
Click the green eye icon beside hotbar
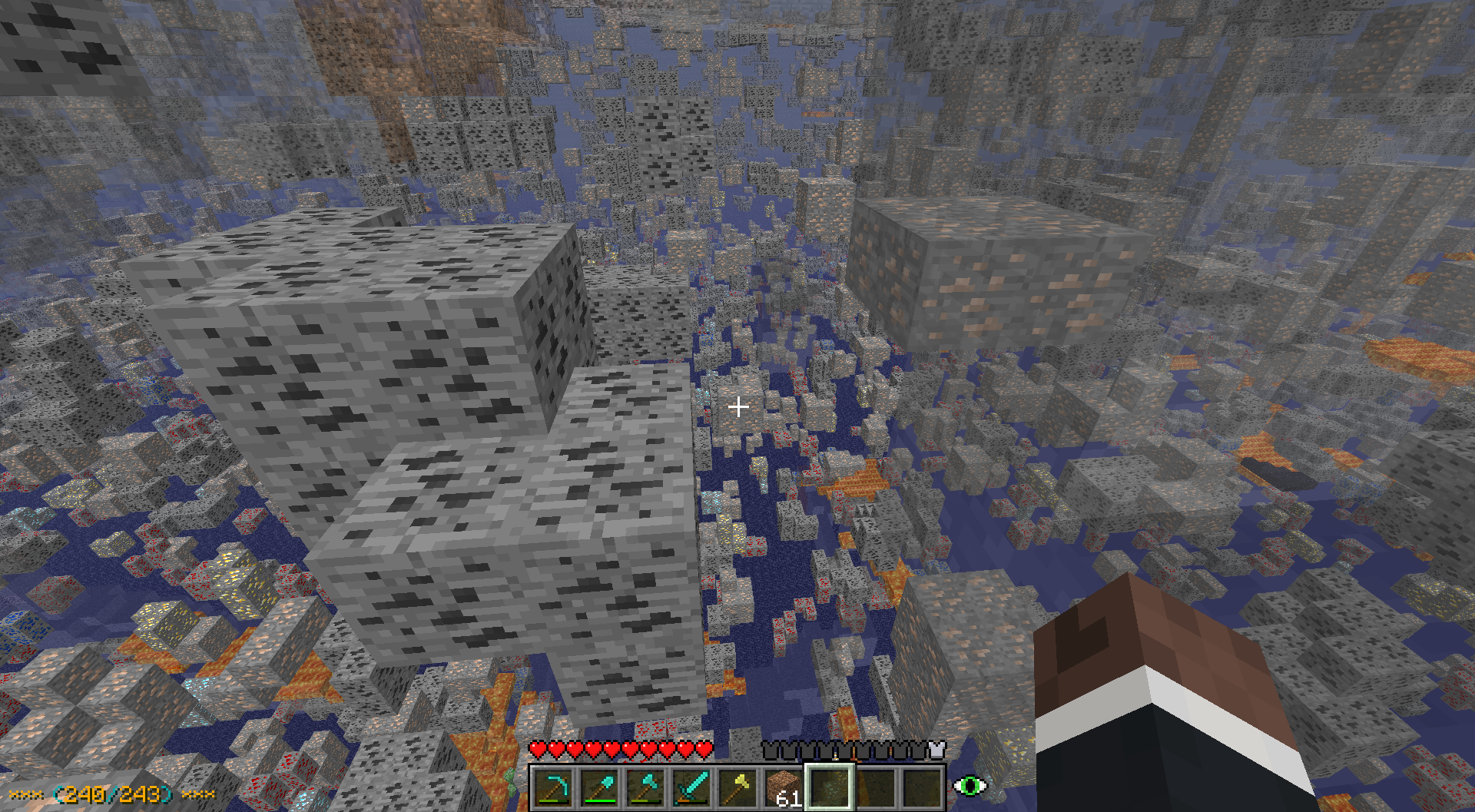point(970,786)
